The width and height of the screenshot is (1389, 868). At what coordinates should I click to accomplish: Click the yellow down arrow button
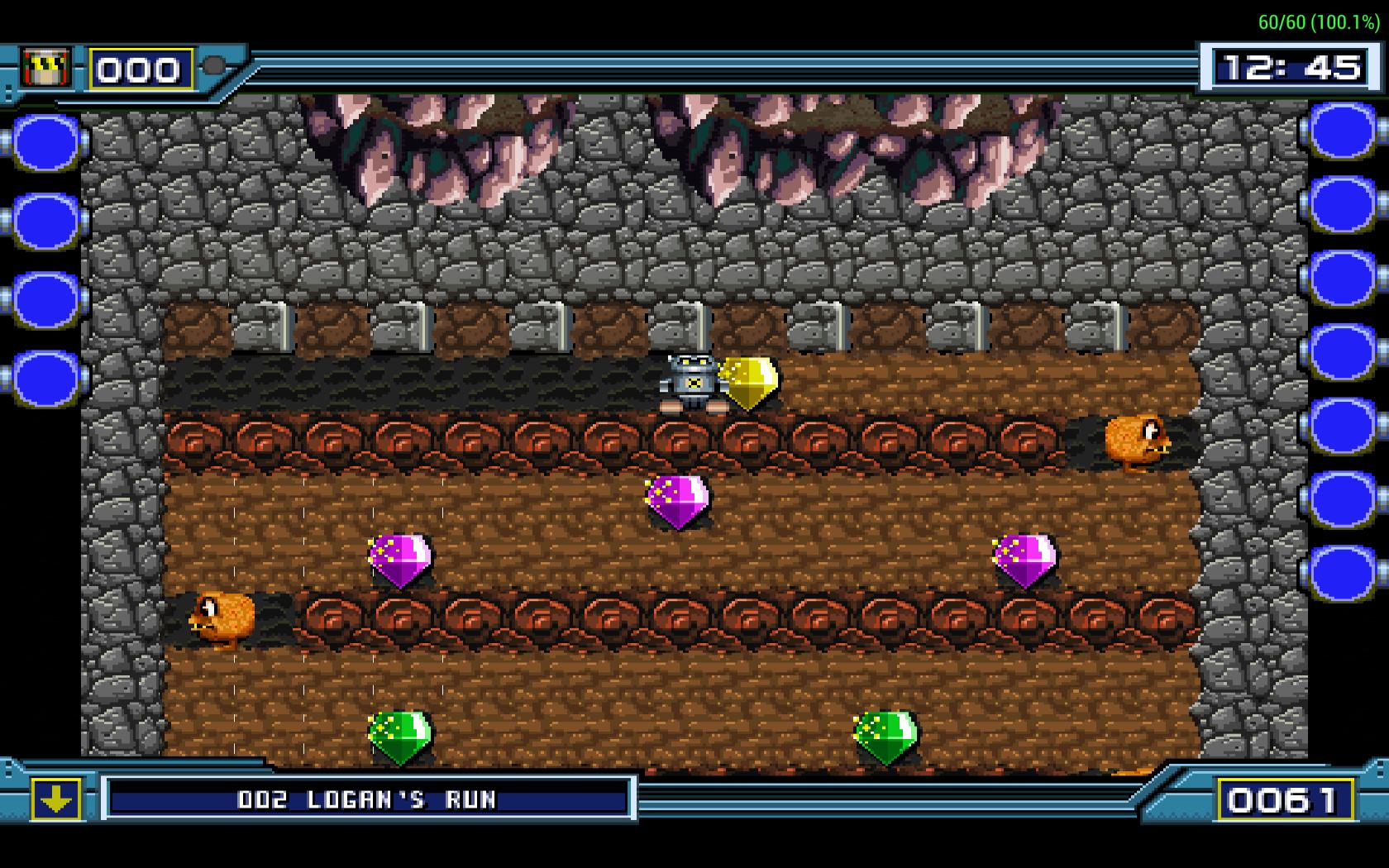[56, 799]
